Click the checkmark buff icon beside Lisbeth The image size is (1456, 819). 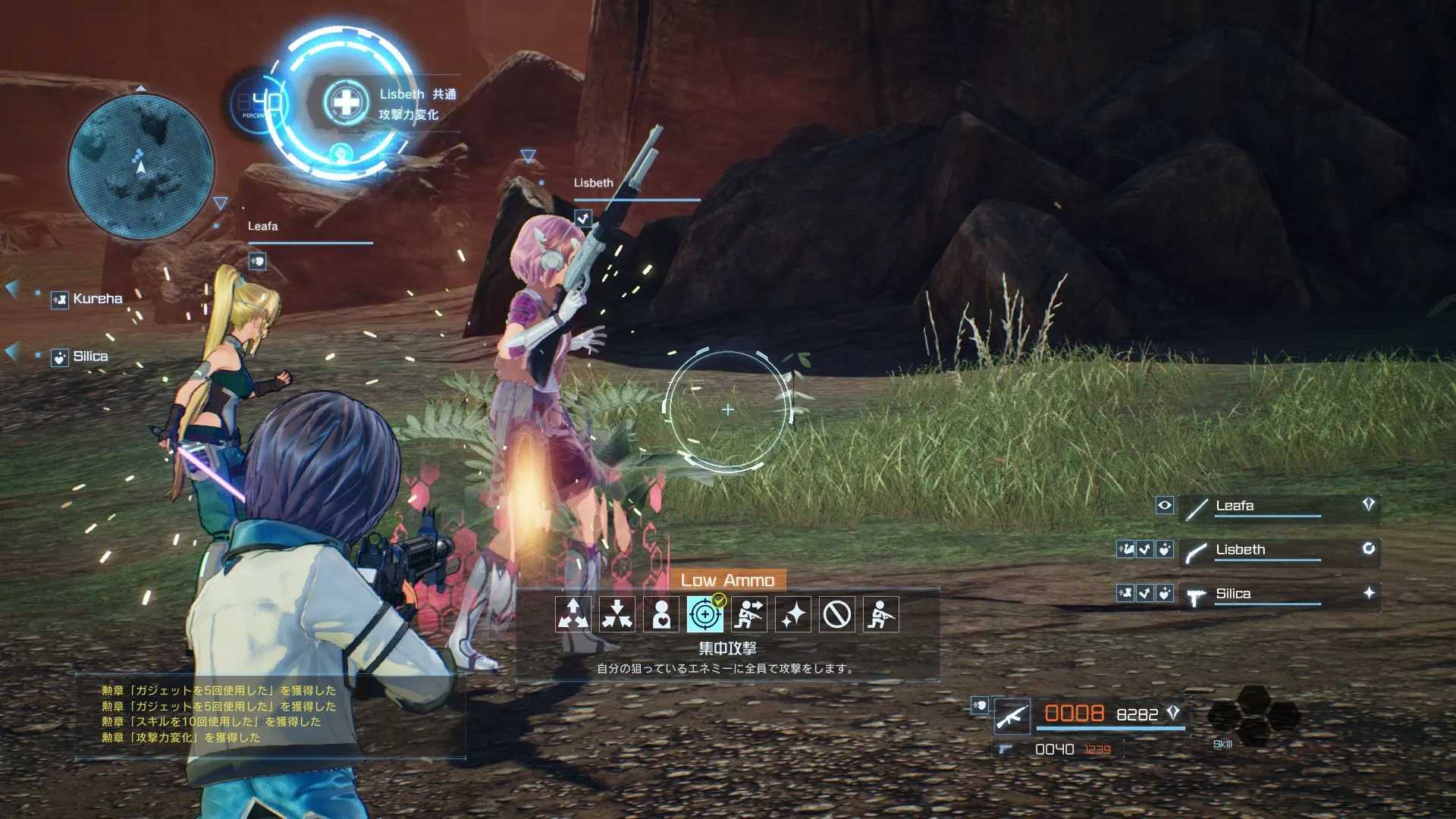click(x=1146, y=549)
